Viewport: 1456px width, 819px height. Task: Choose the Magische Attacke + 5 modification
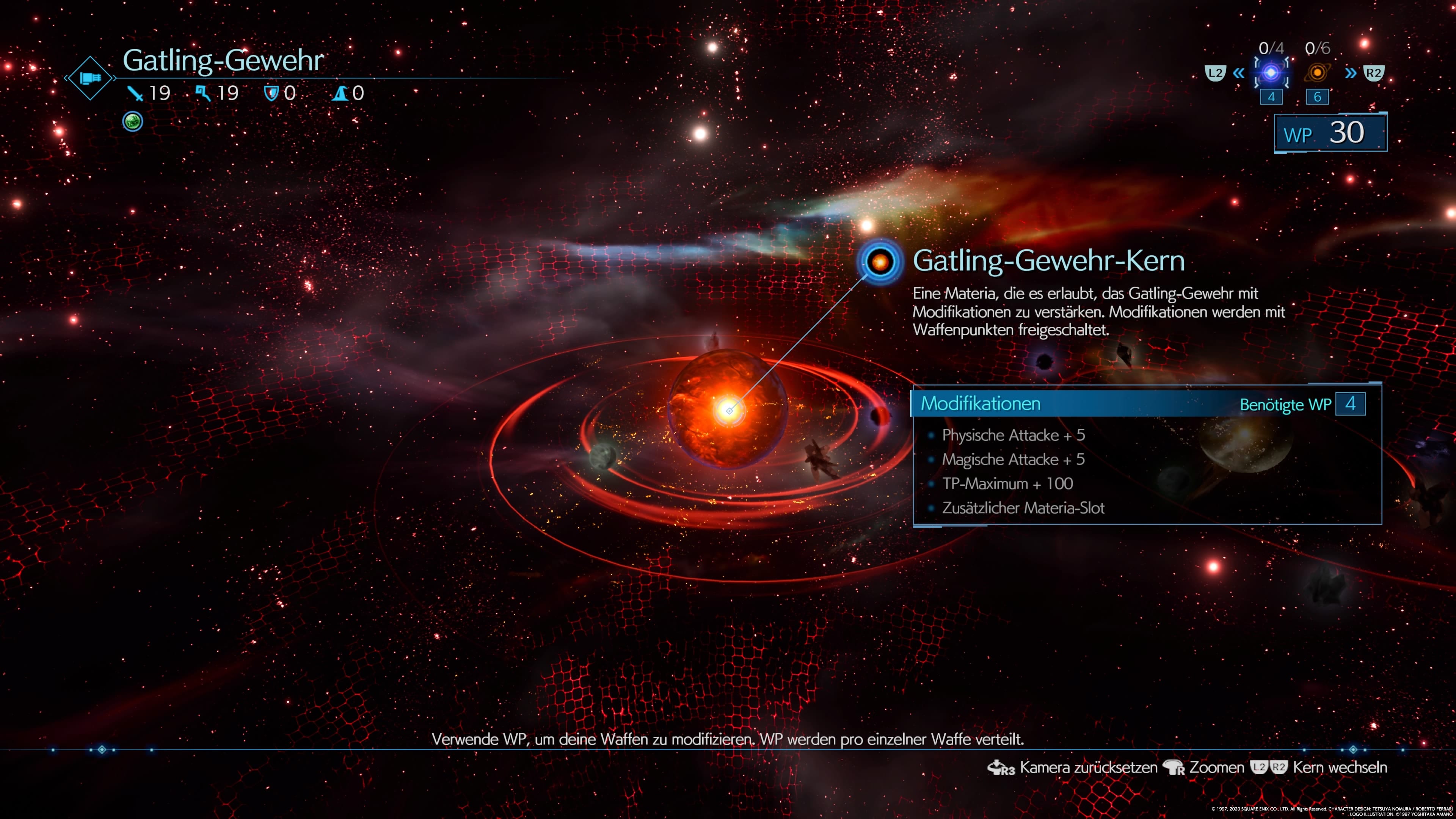1013,460
